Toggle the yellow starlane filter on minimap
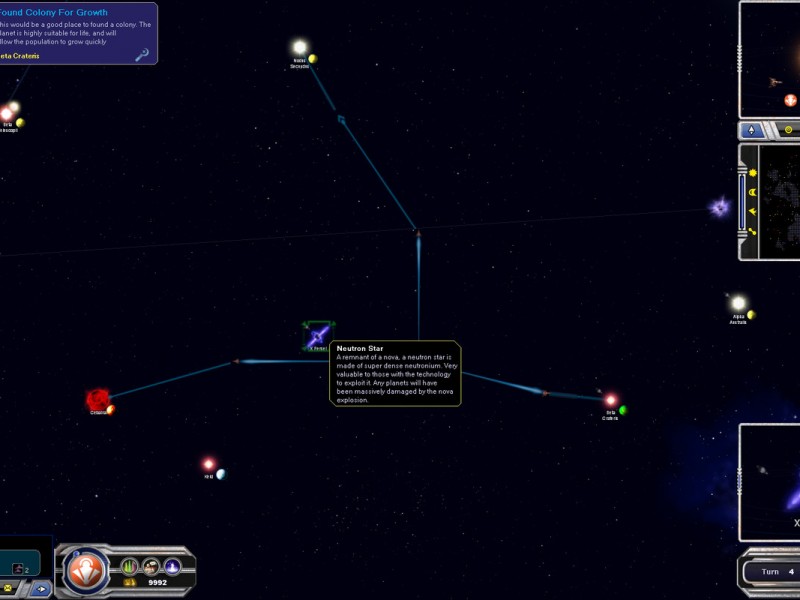This screenshot has width=800, height=600. (750, 232)
